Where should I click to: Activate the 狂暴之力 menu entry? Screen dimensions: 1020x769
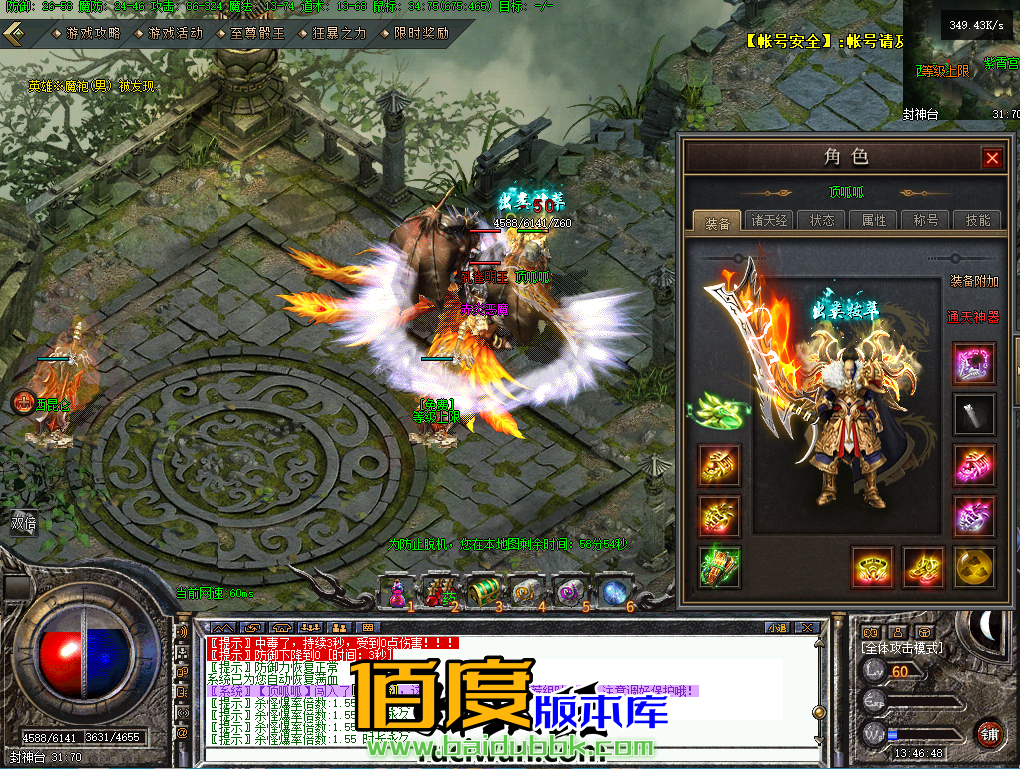(332, 33)
